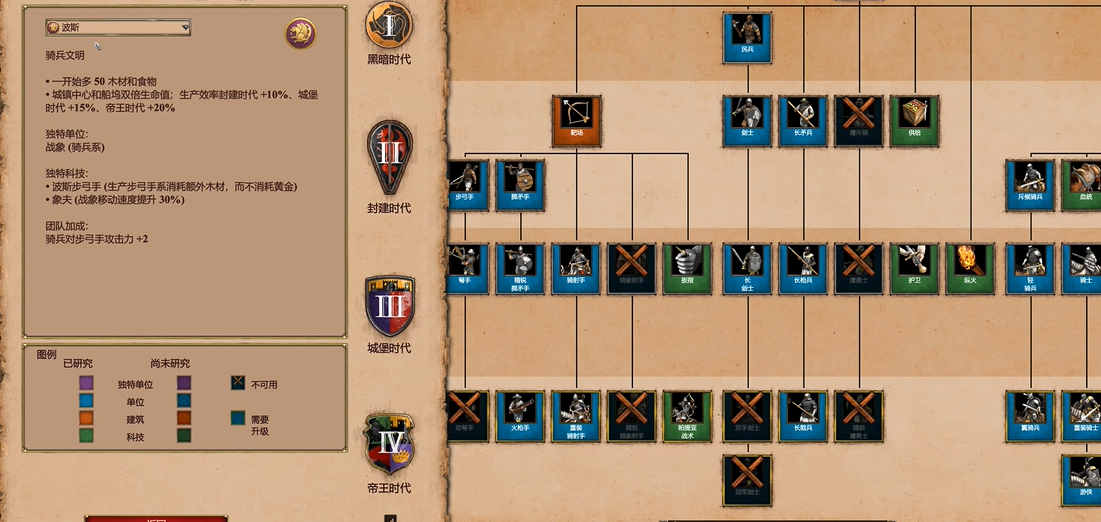
Task: Click the 纵火 arson technology node
Action: coord(970,268)
